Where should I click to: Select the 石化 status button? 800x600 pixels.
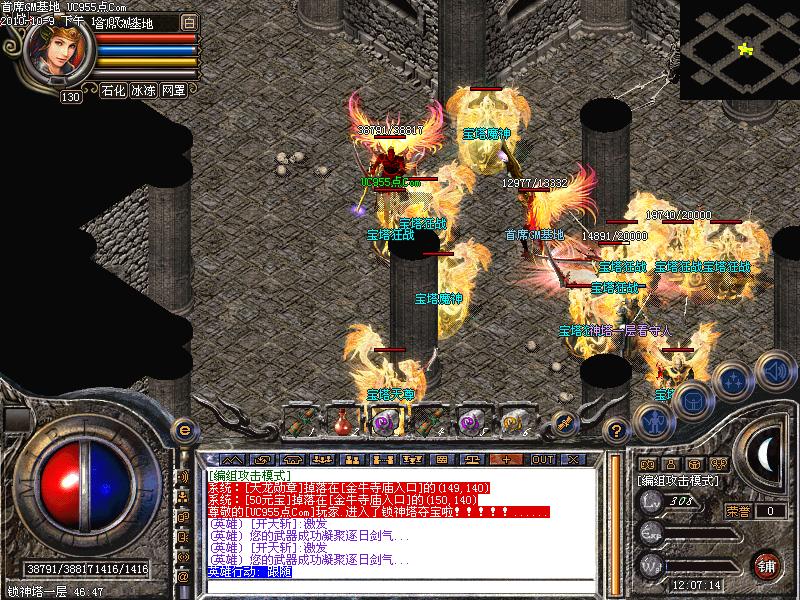tap(113, 90)
